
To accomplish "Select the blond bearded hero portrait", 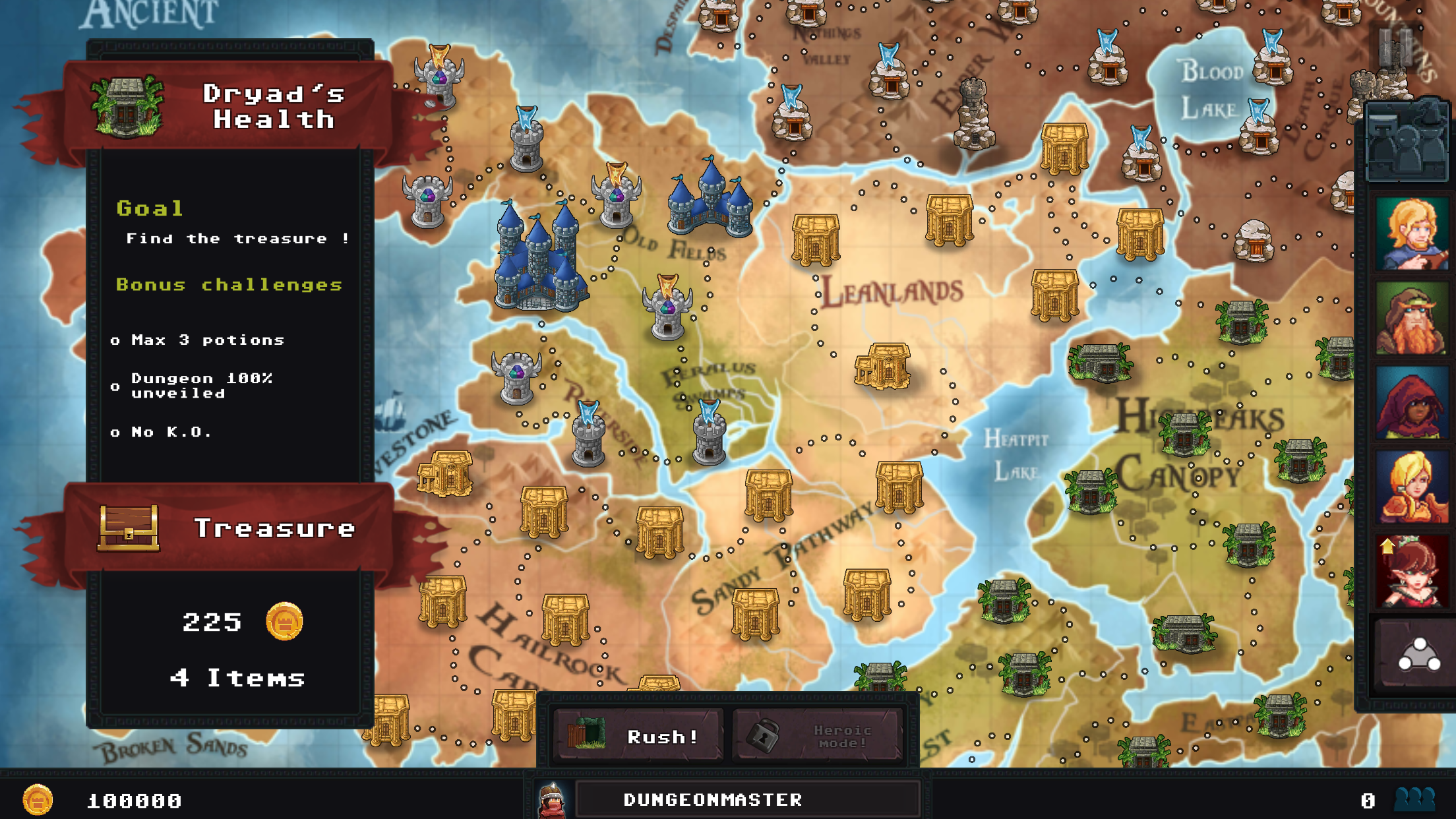I will [1412, 233].
